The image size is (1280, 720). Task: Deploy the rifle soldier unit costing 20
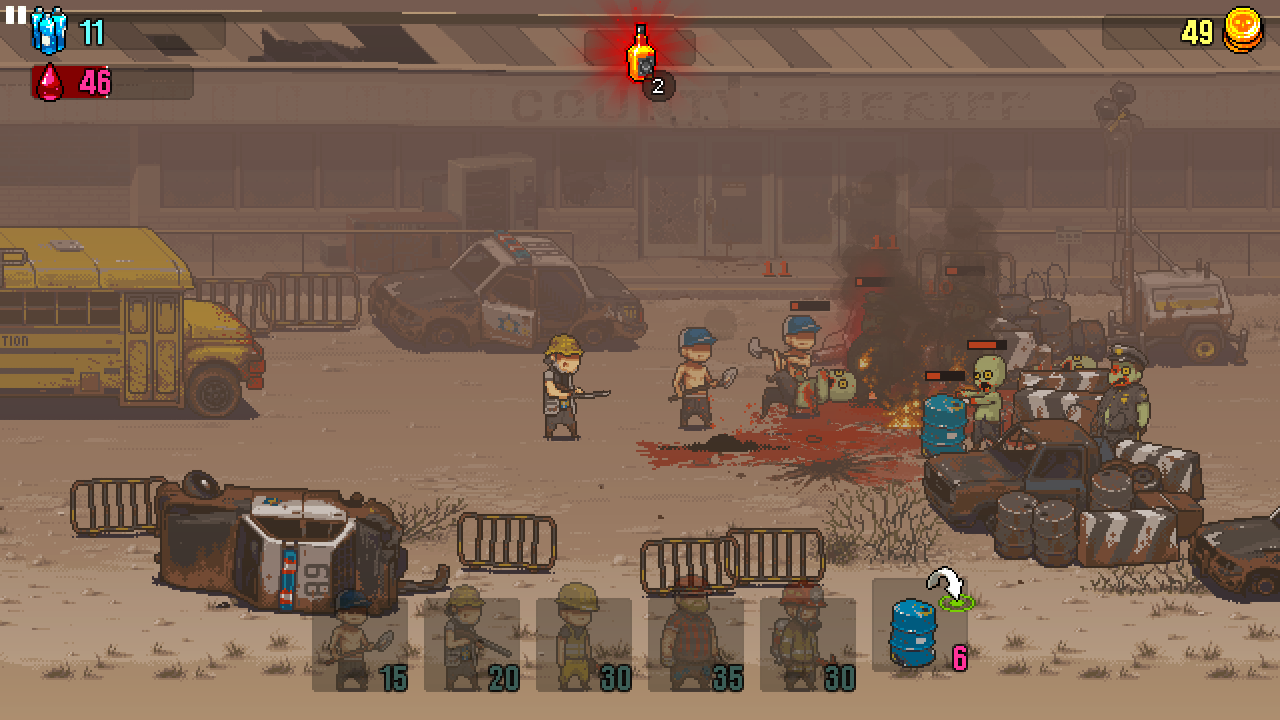tap(471, 644)
